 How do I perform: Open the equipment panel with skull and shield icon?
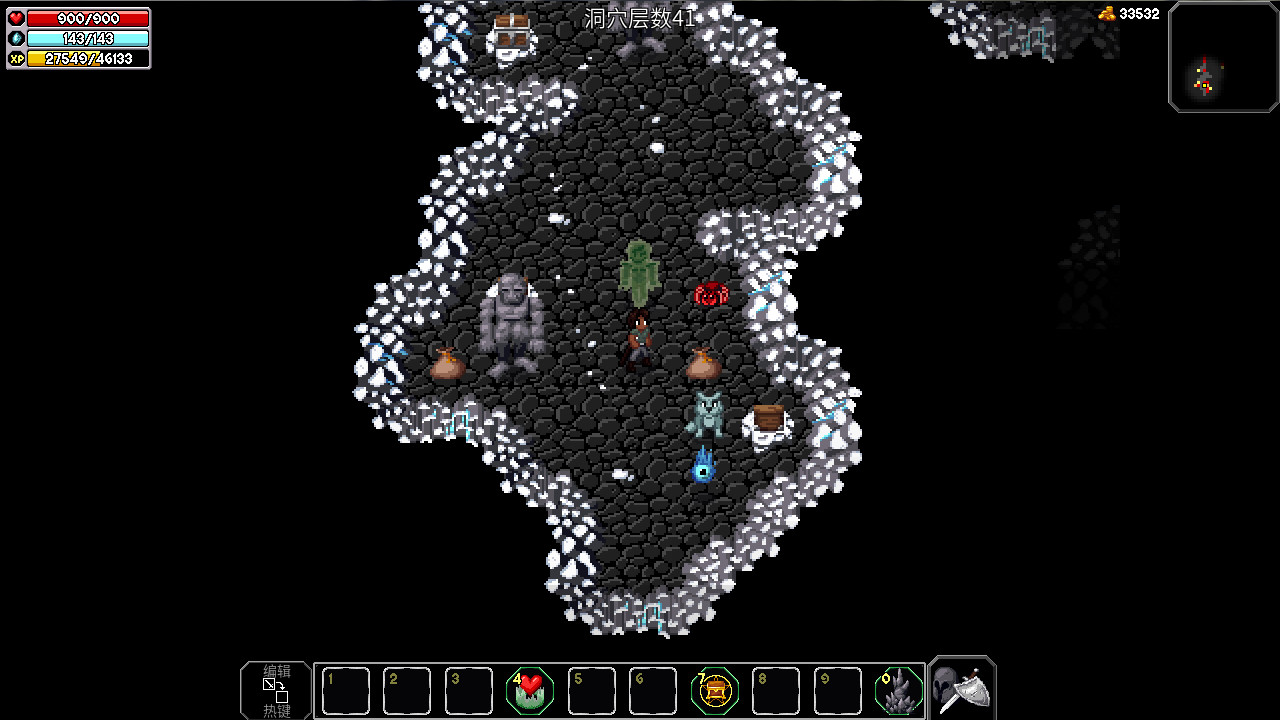pos(961,688)
